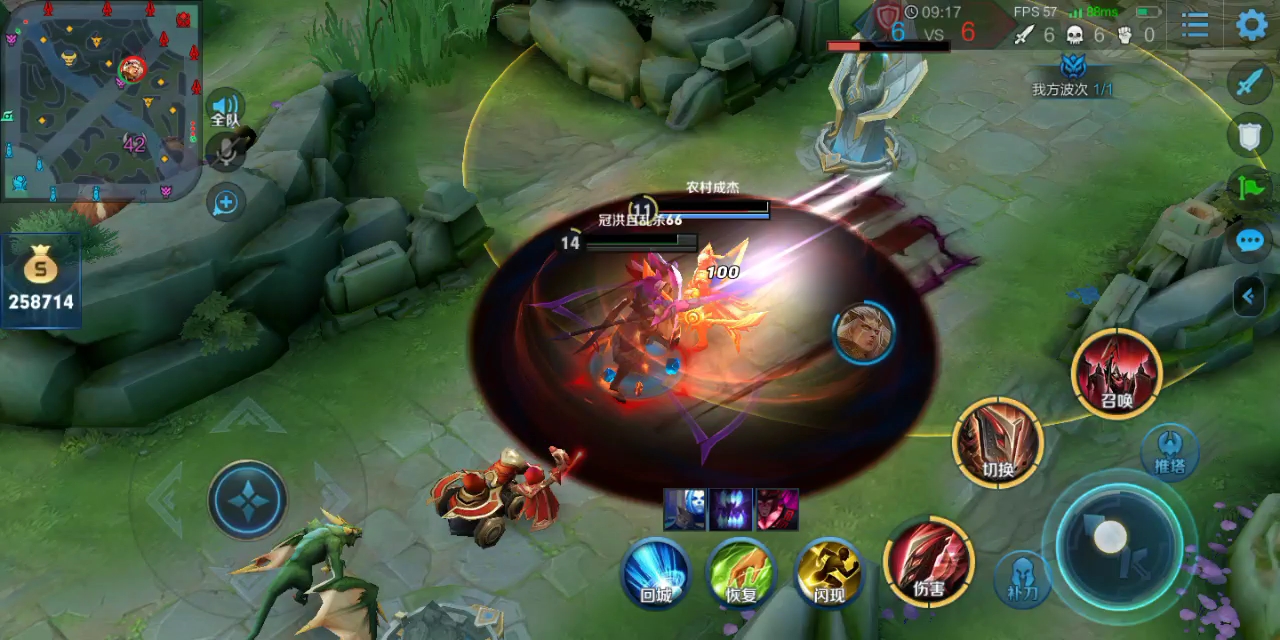Open the quick chat bubble
Image resolution: width=1280 pixels, height=640 pixels.
pos(1250,241)
